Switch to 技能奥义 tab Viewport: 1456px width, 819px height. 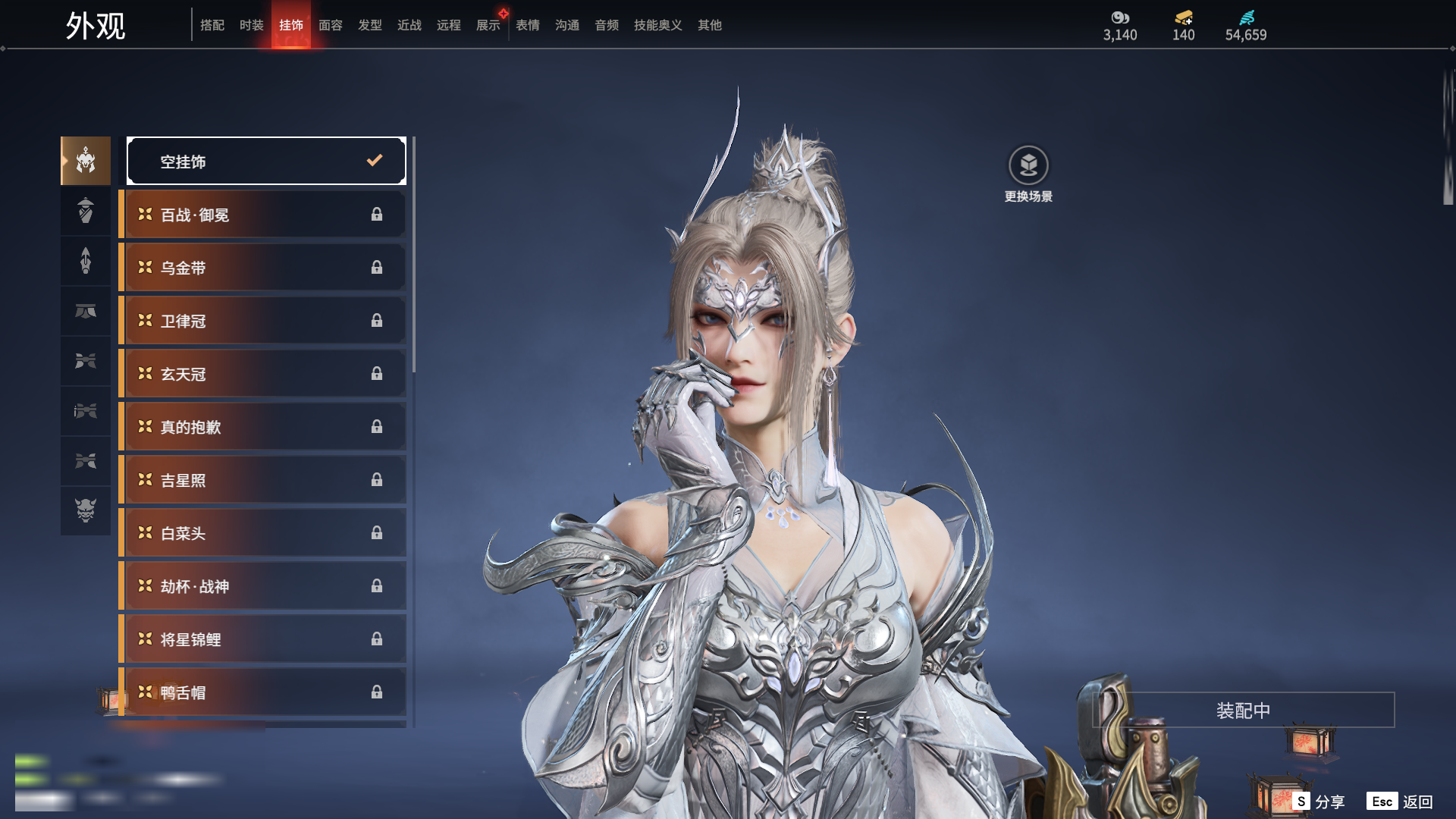point(657,25)
